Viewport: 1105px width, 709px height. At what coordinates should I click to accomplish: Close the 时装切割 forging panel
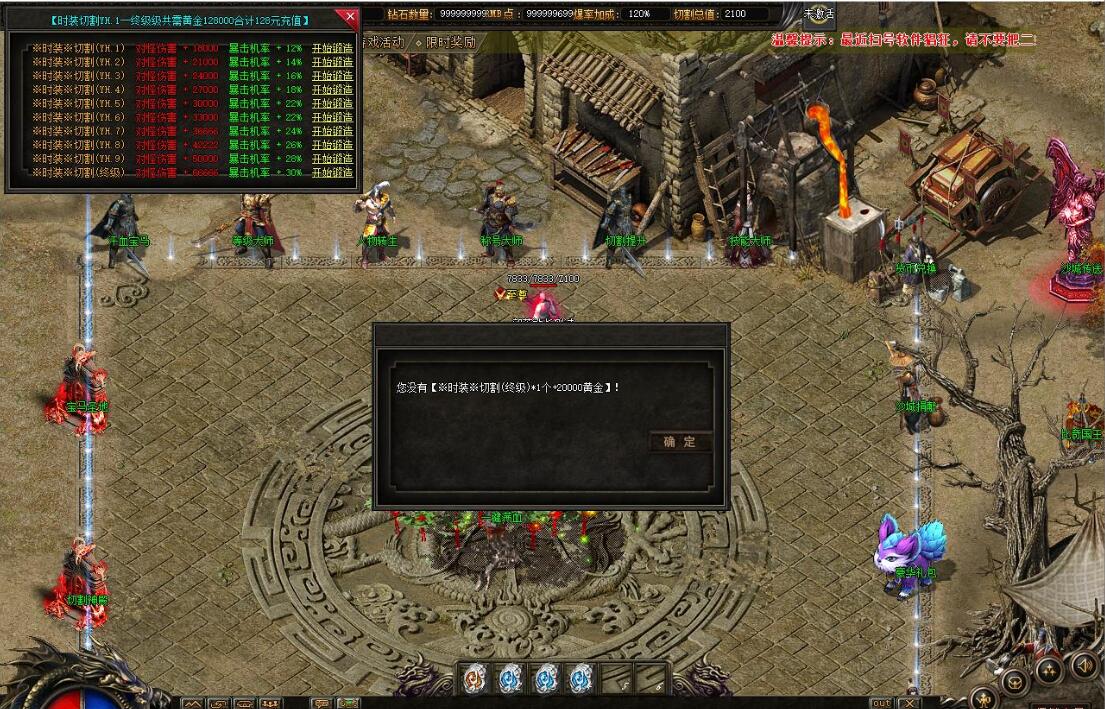(349, 17)
